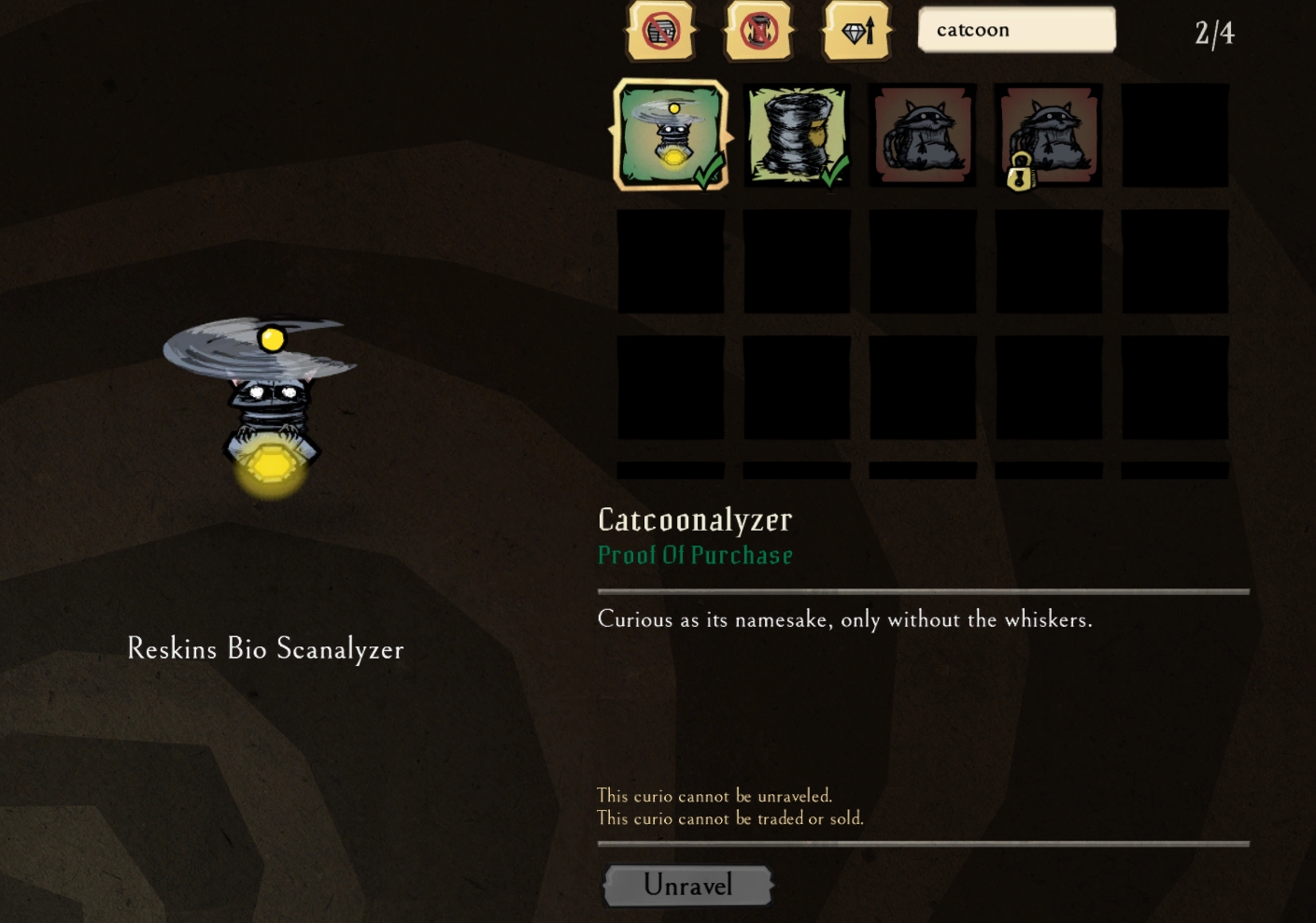Click the search box containing "catcoon"

pyautogui.click(x=1016, y=30)
